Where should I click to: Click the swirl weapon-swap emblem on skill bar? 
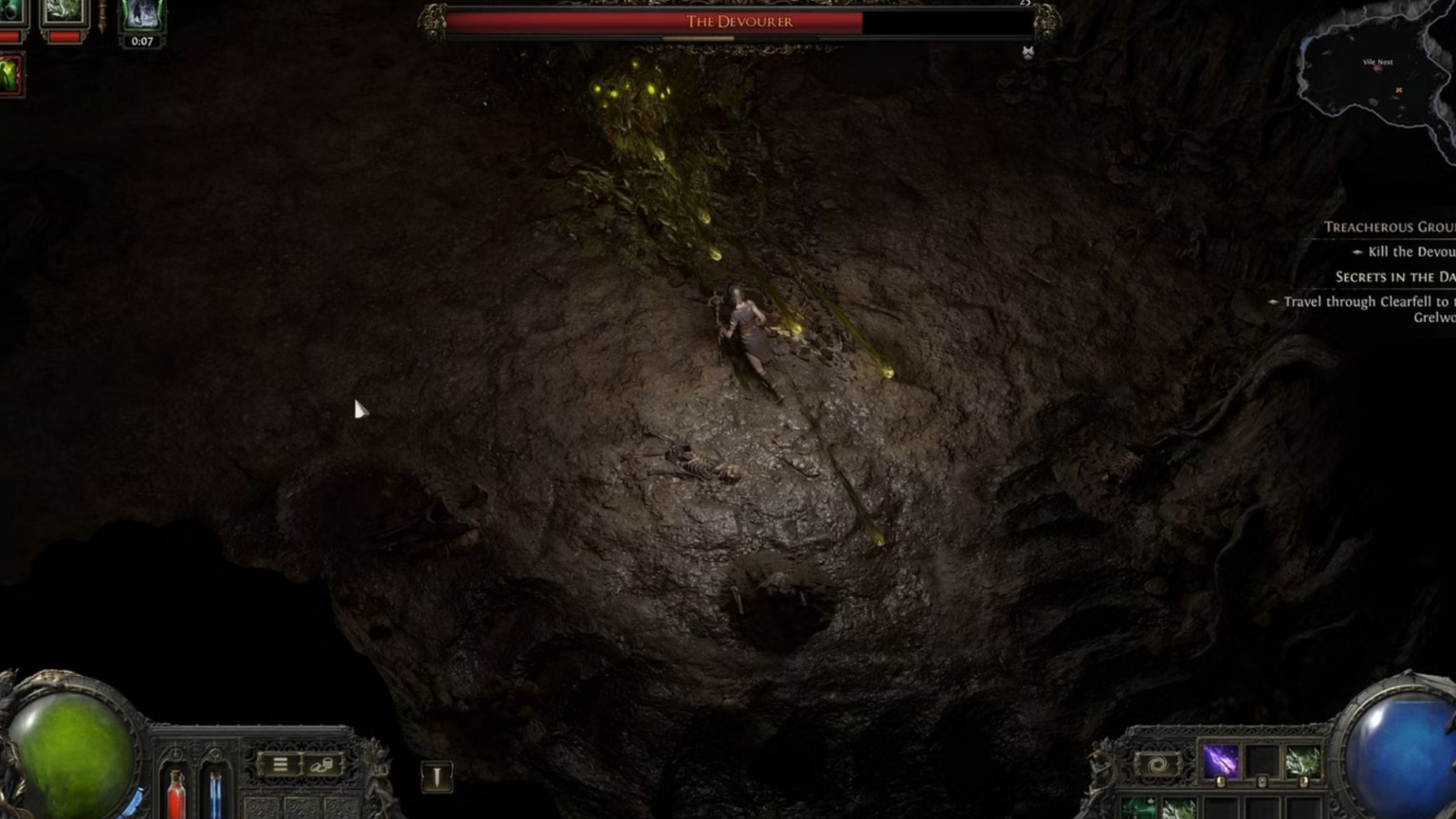tap(1158, 762)
